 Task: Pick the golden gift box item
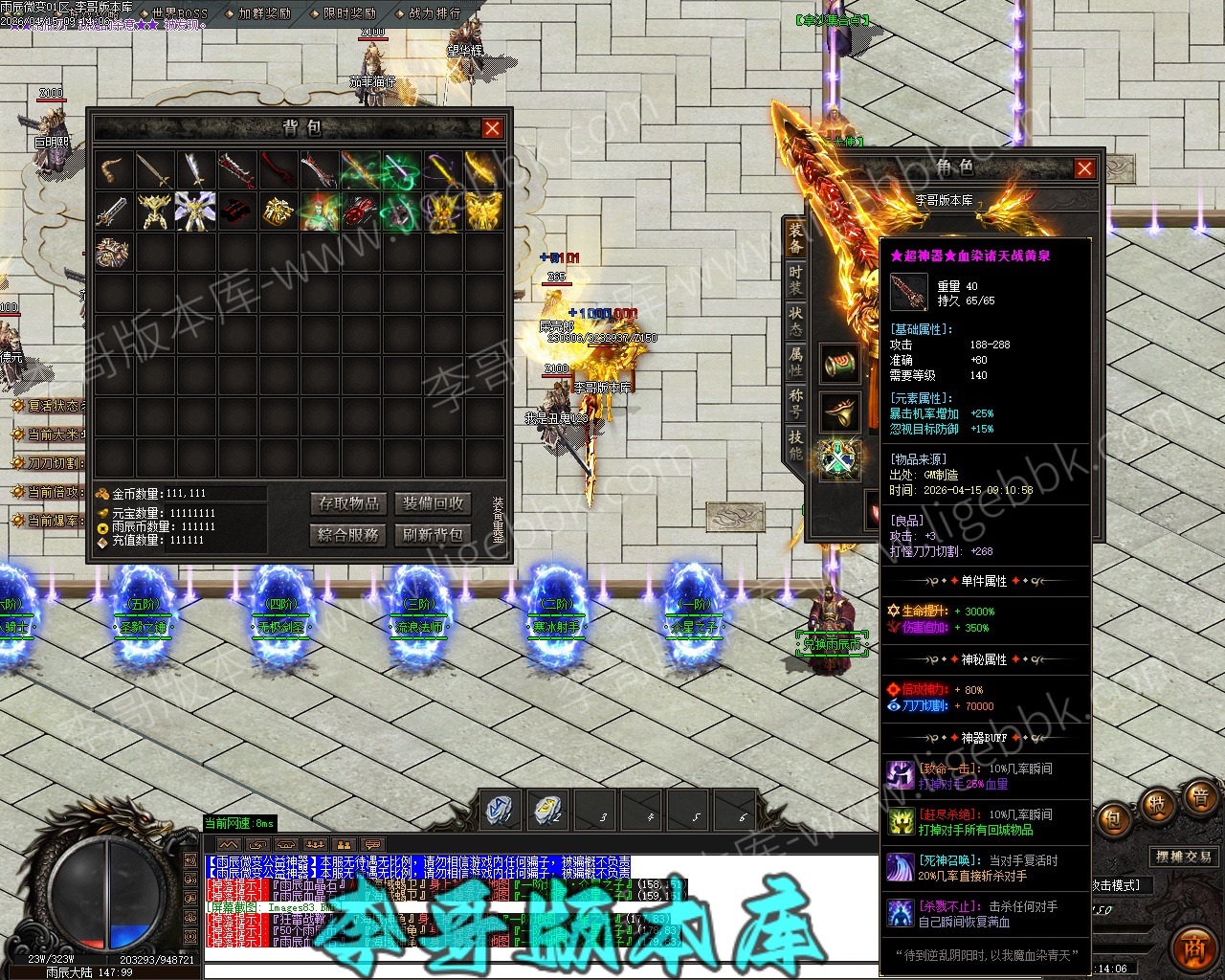tap(278, 212)
